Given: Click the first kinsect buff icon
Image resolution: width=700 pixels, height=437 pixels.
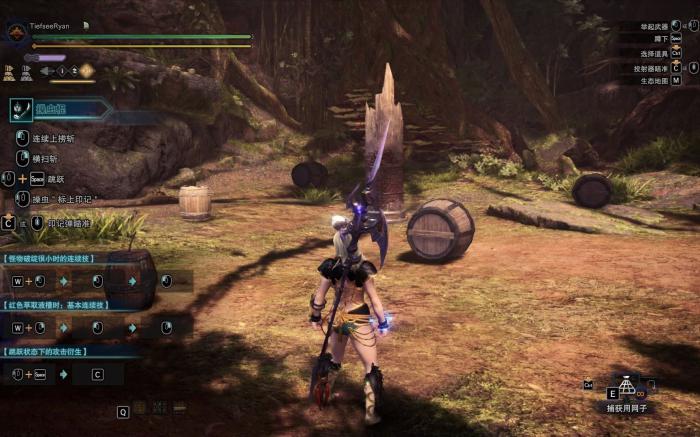Looking at the screenshot, I should coord(9,72).
